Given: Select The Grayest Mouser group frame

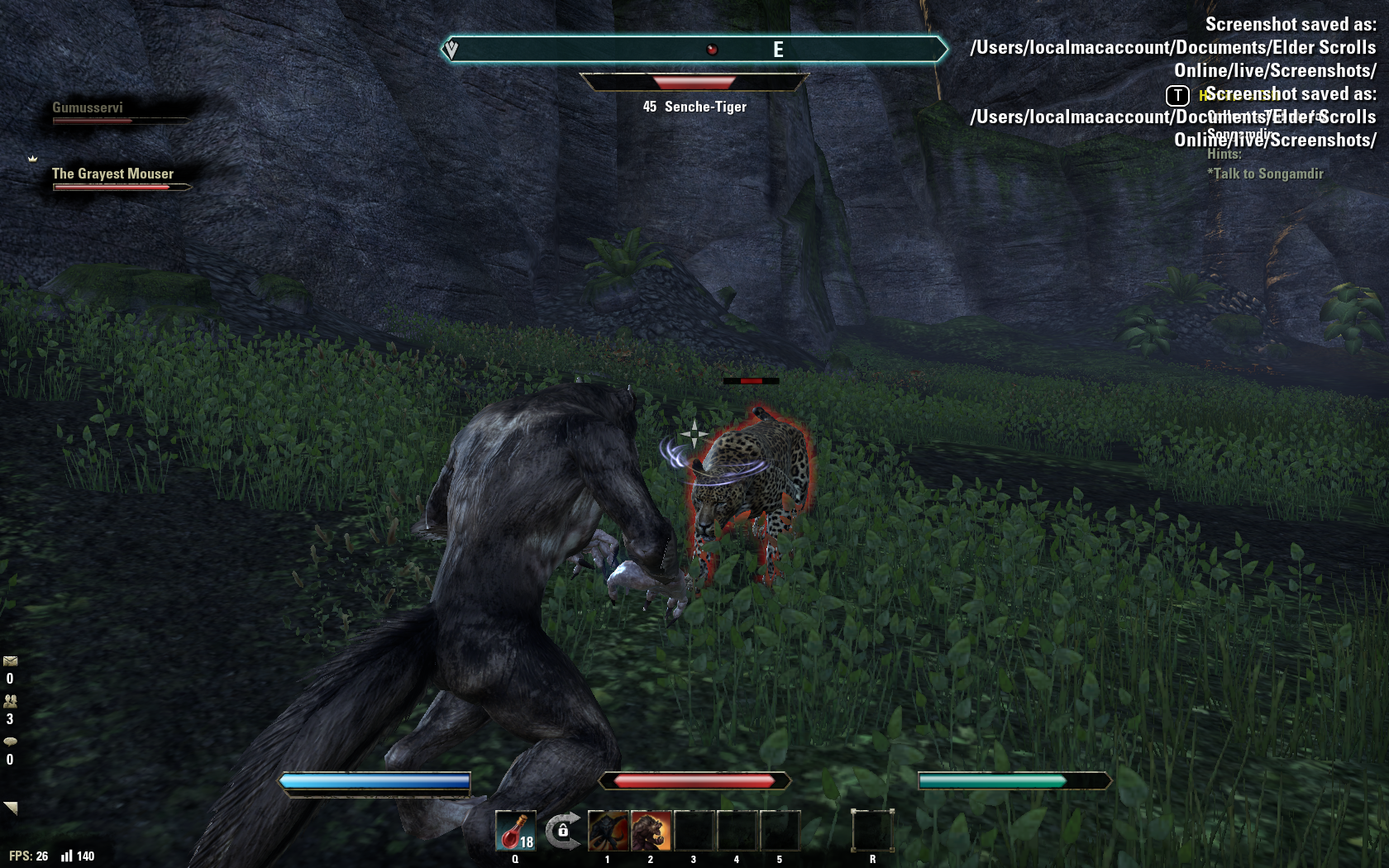Looking at the screenshot, I should click(x=113, y=174).
